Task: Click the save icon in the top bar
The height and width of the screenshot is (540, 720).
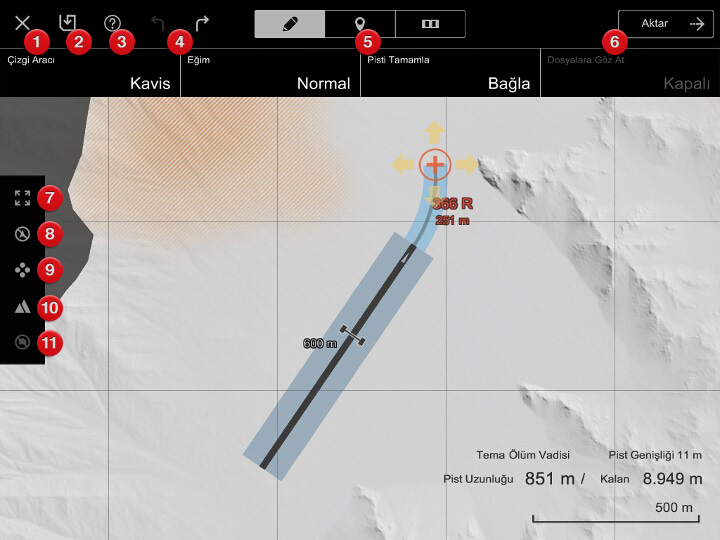Action: (x=67, y=22)
